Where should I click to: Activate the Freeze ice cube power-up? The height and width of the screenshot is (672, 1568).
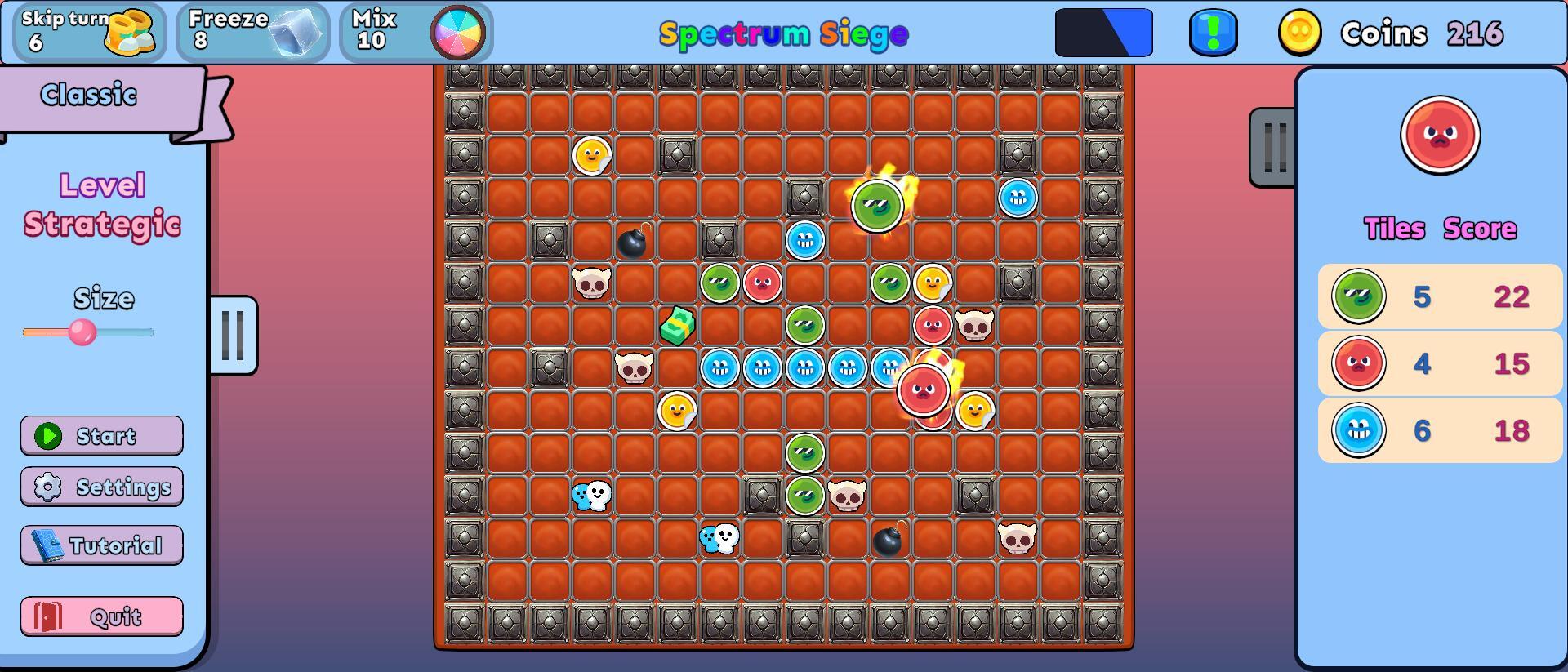252,33
